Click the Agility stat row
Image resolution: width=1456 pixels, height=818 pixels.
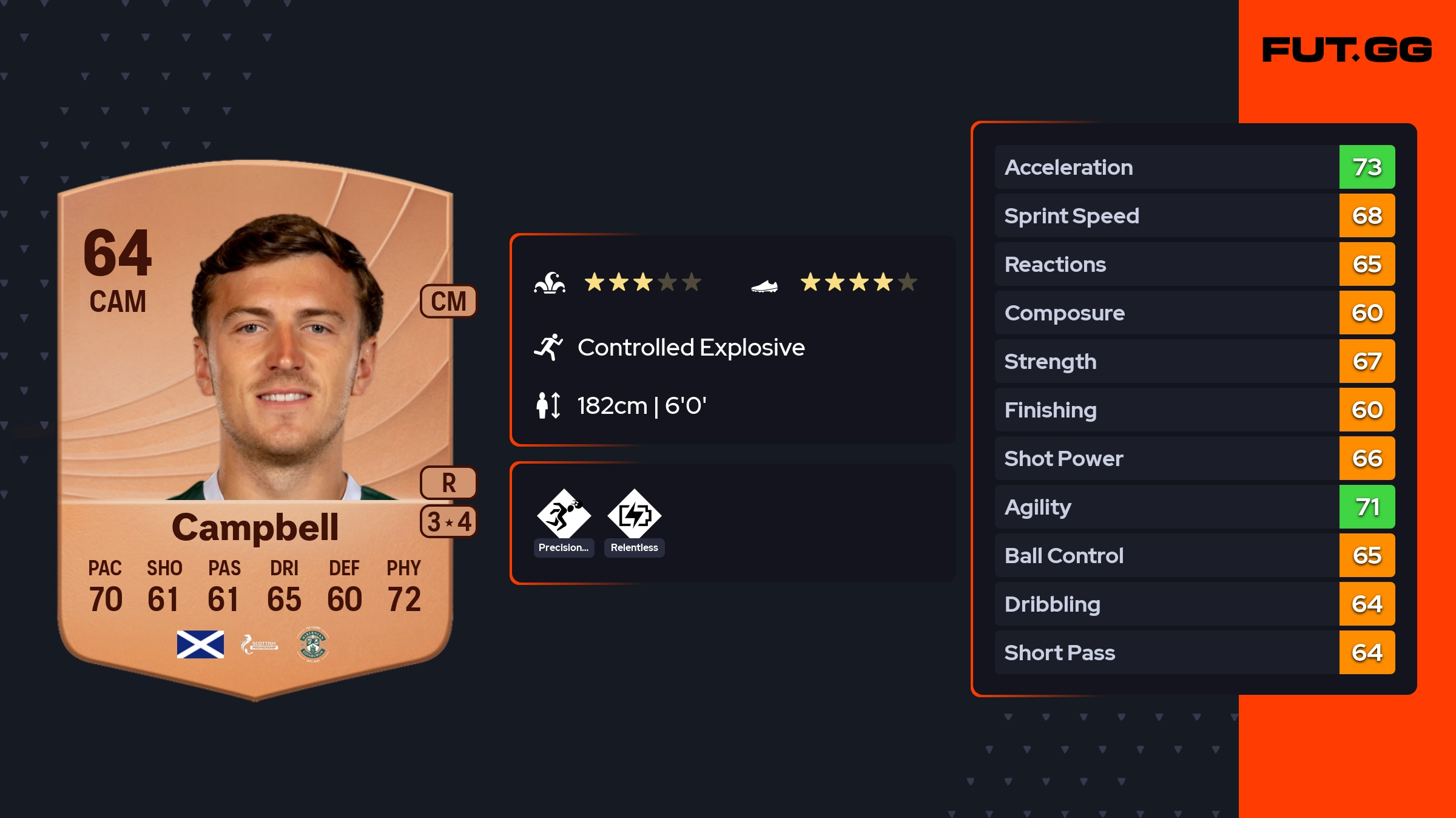(x=1194, y=507)
